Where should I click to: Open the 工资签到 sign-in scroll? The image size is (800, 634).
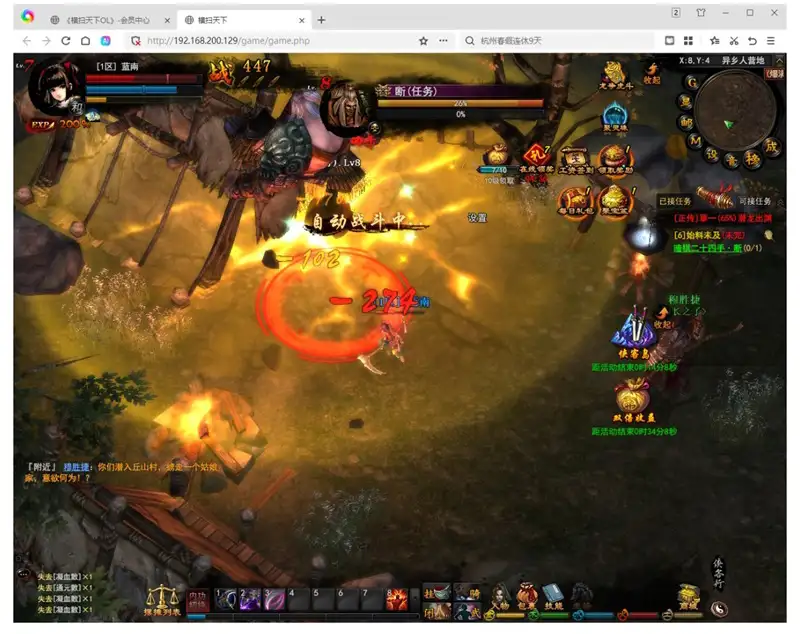point(575,158)
